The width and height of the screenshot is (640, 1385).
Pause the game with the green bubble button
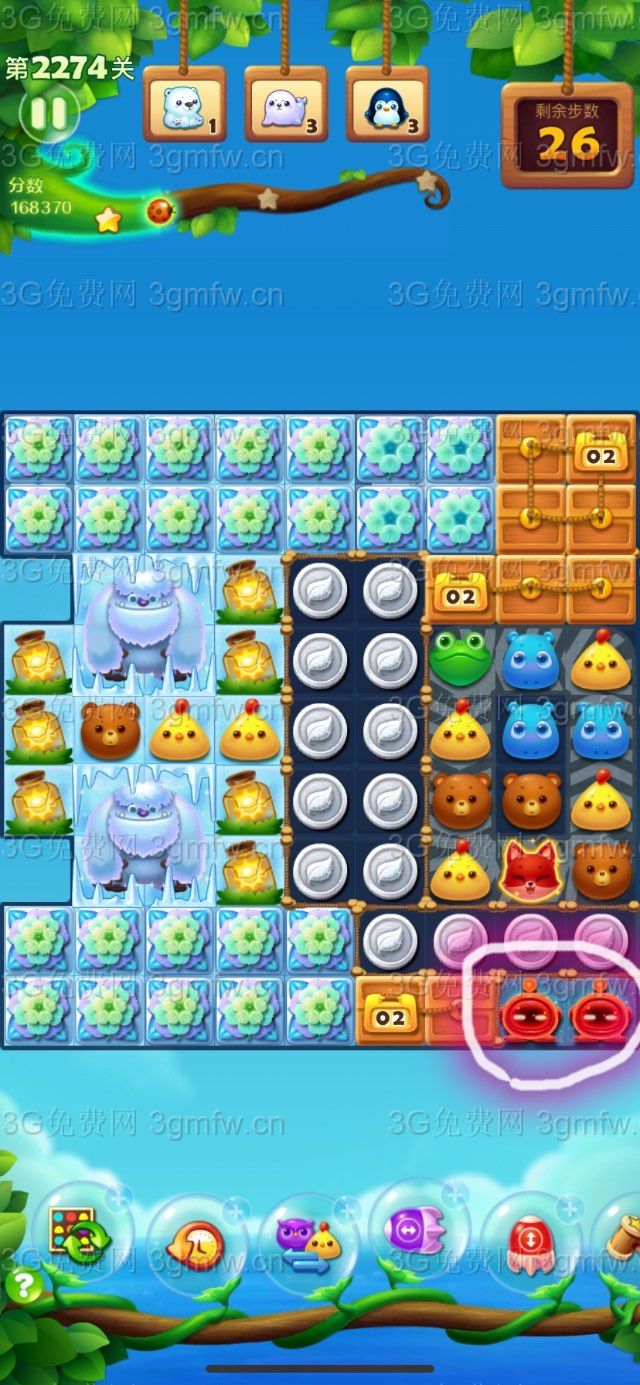pos(47,114)
